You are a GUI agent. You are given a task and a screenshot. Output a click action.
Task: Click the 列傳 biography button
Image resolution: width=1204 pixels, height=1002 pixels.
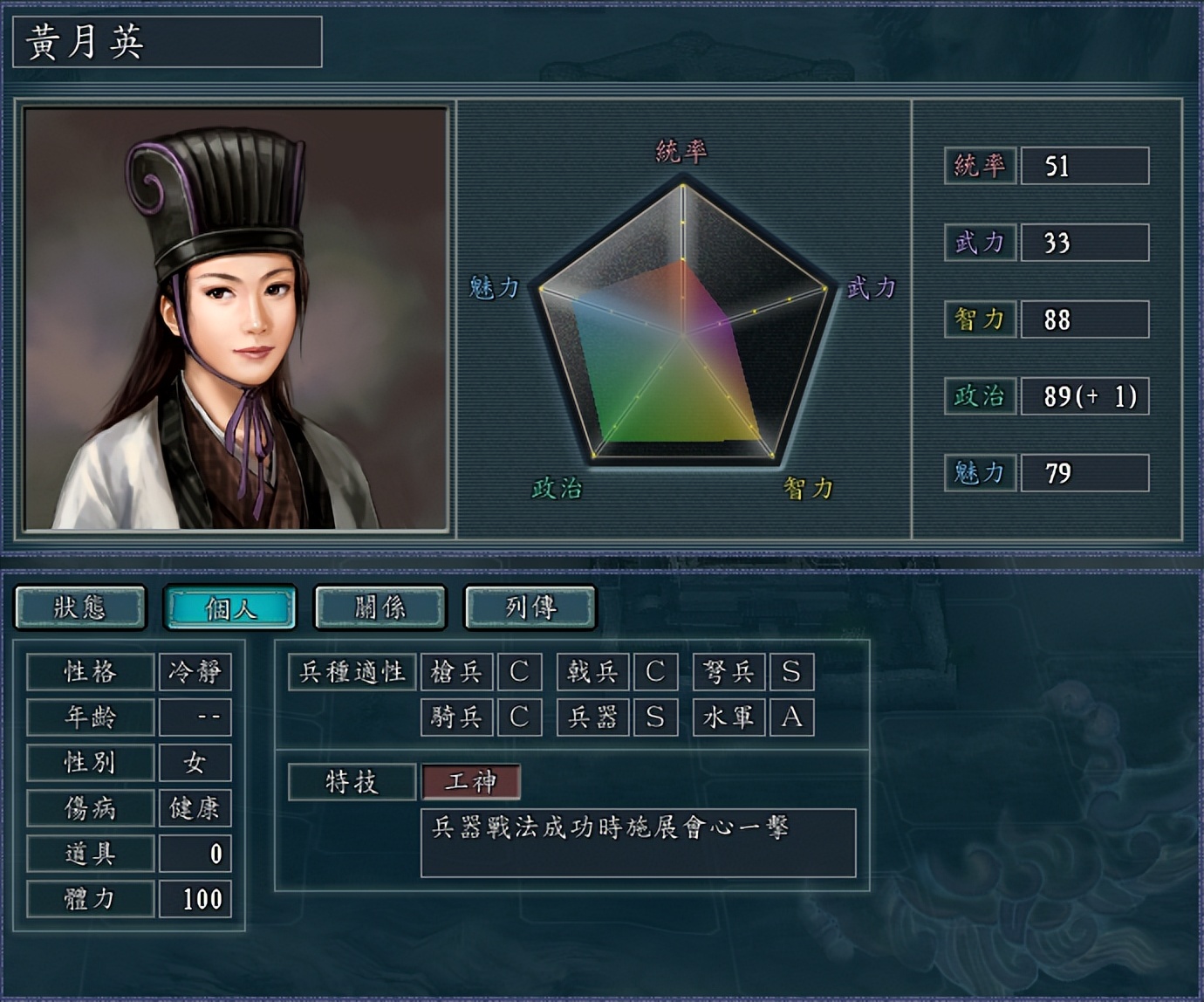click(x=528, y=607)
